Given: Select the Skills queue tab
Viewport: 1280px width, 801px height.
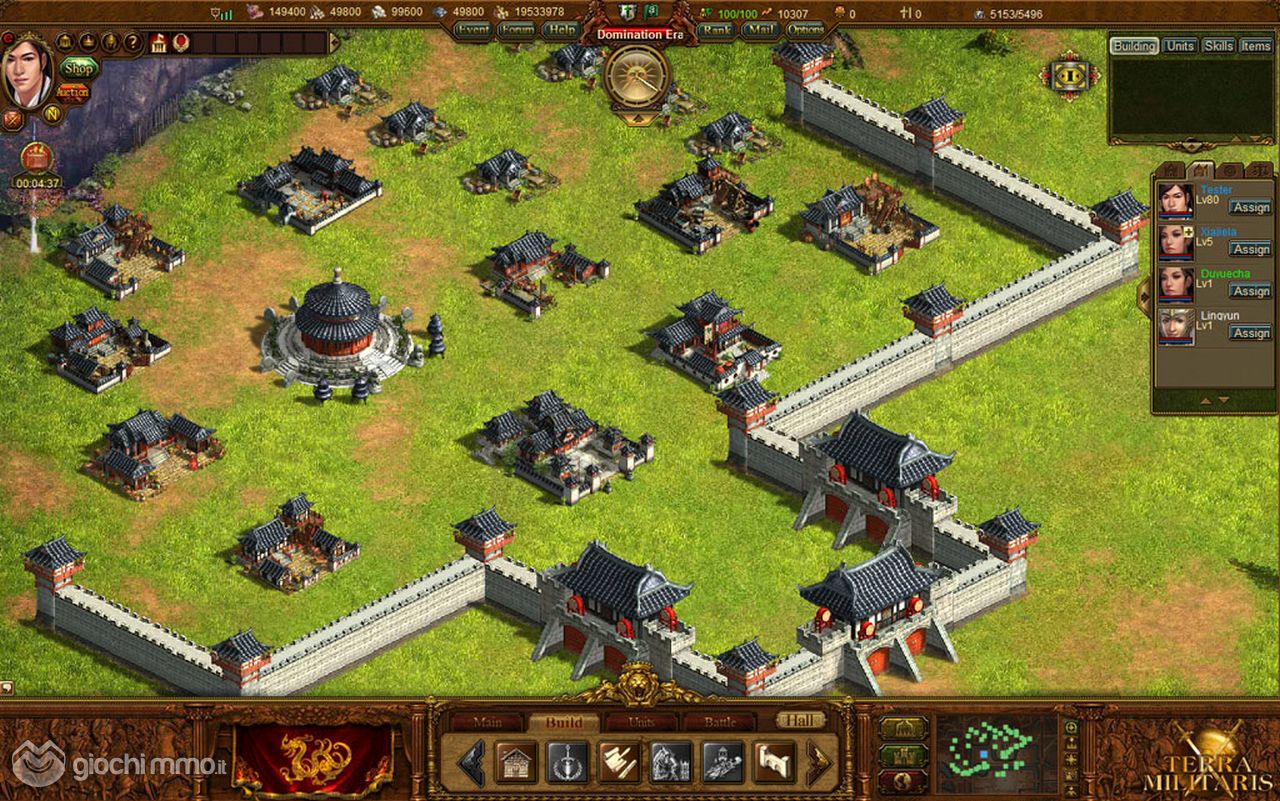Looking at the screenshot, I should click(1218, 46).
